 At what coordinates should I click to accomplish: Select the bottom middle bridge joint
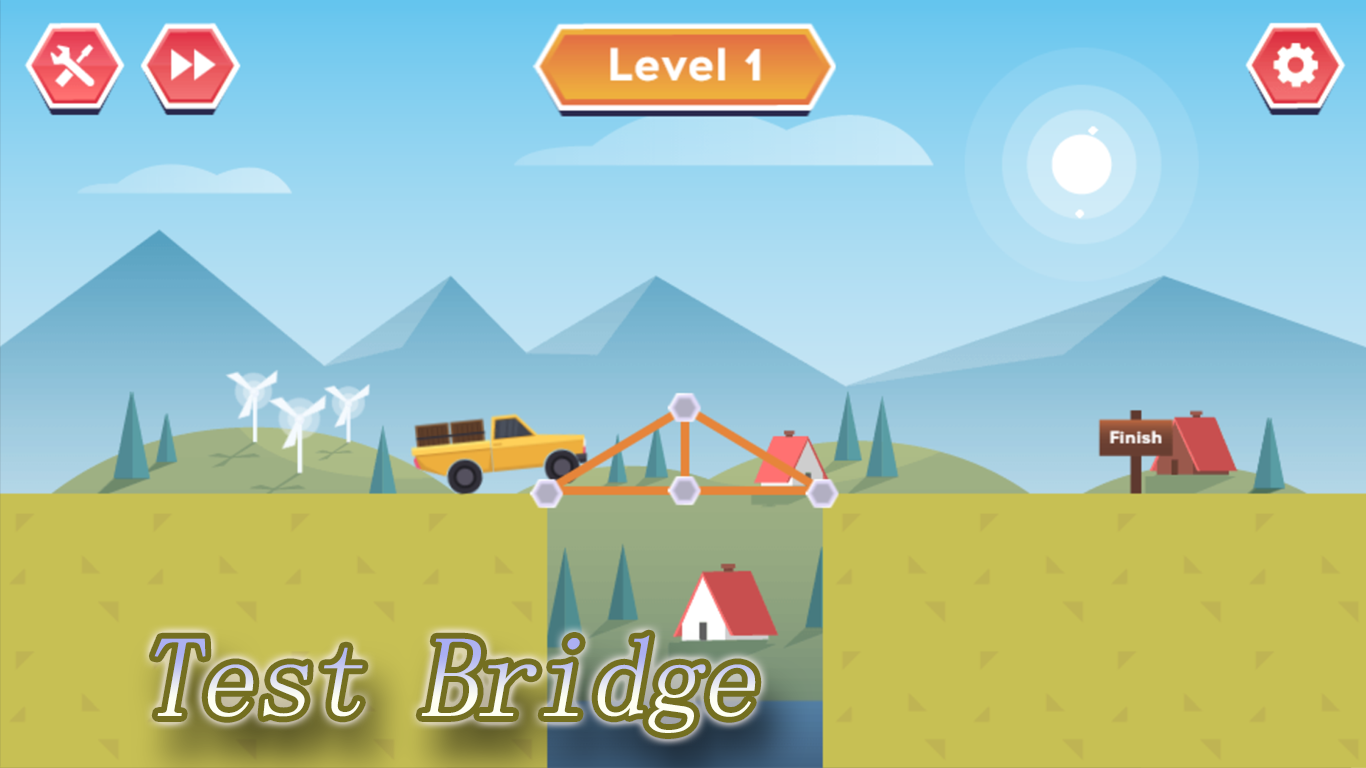(x=685, y=490)
